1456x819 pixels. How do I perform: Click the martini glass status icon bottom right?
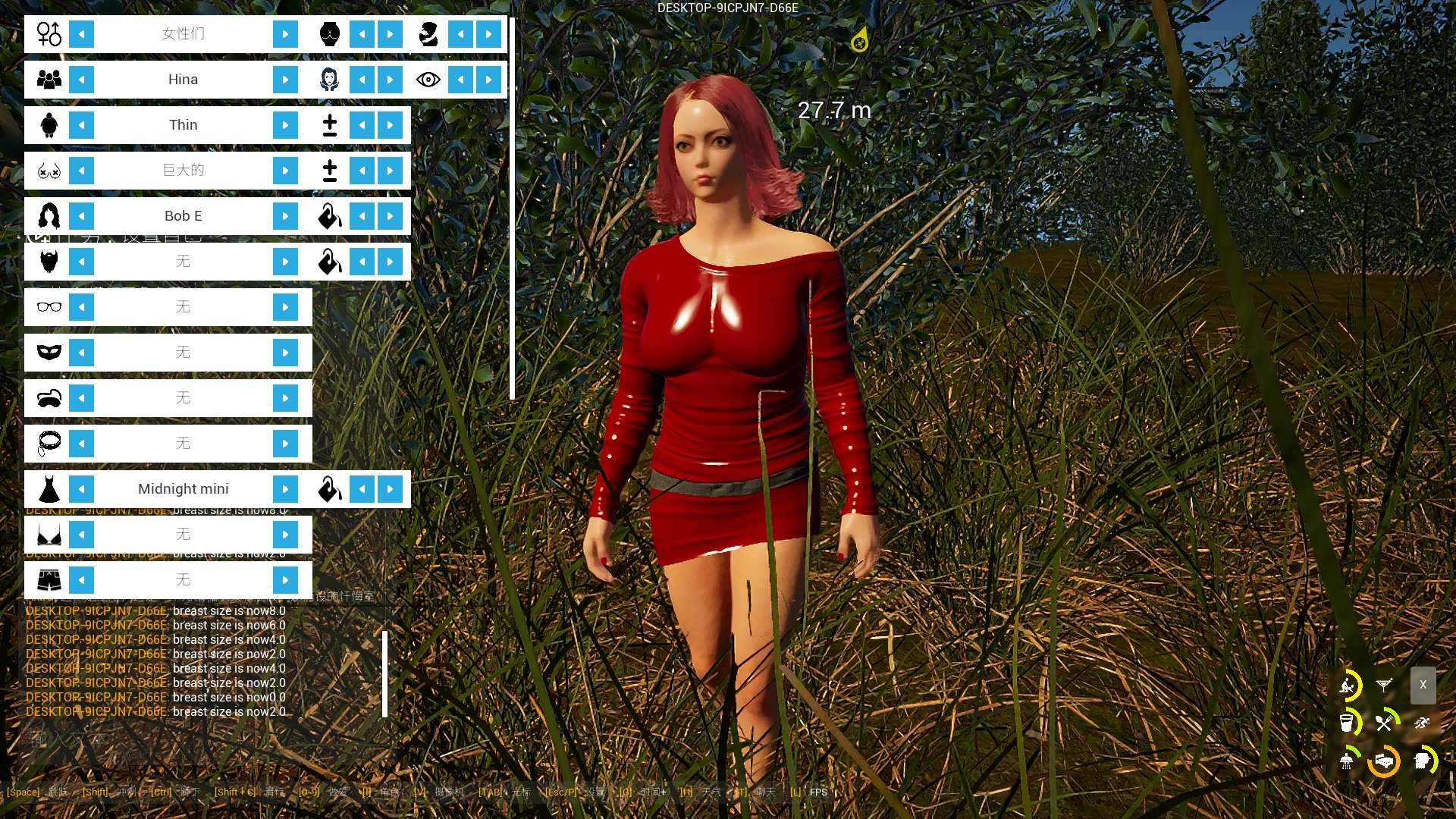[x=1385, y=685]
